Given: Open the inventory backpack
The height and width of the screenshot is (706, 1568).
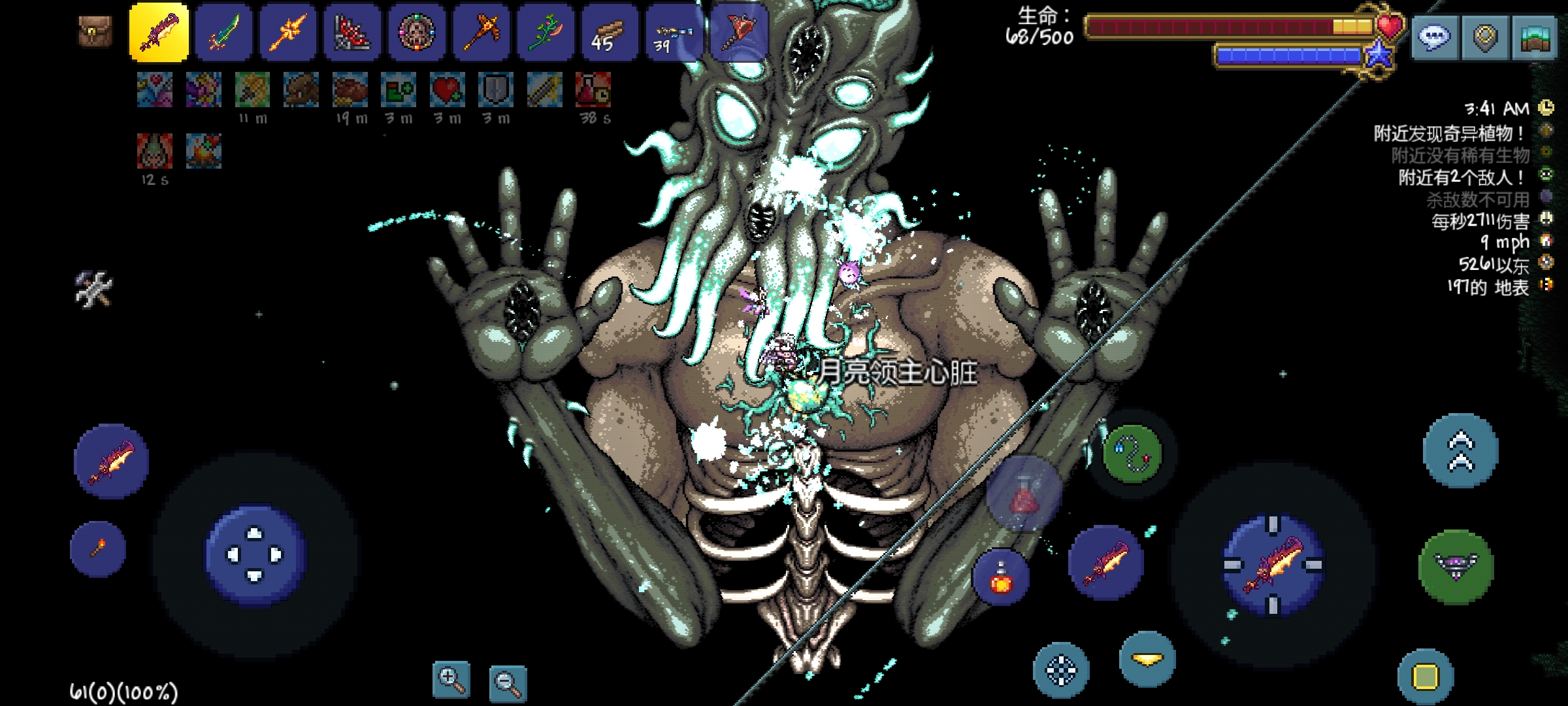Looking at the screenshot, I should pyautogui.click(x=95, y=31).
